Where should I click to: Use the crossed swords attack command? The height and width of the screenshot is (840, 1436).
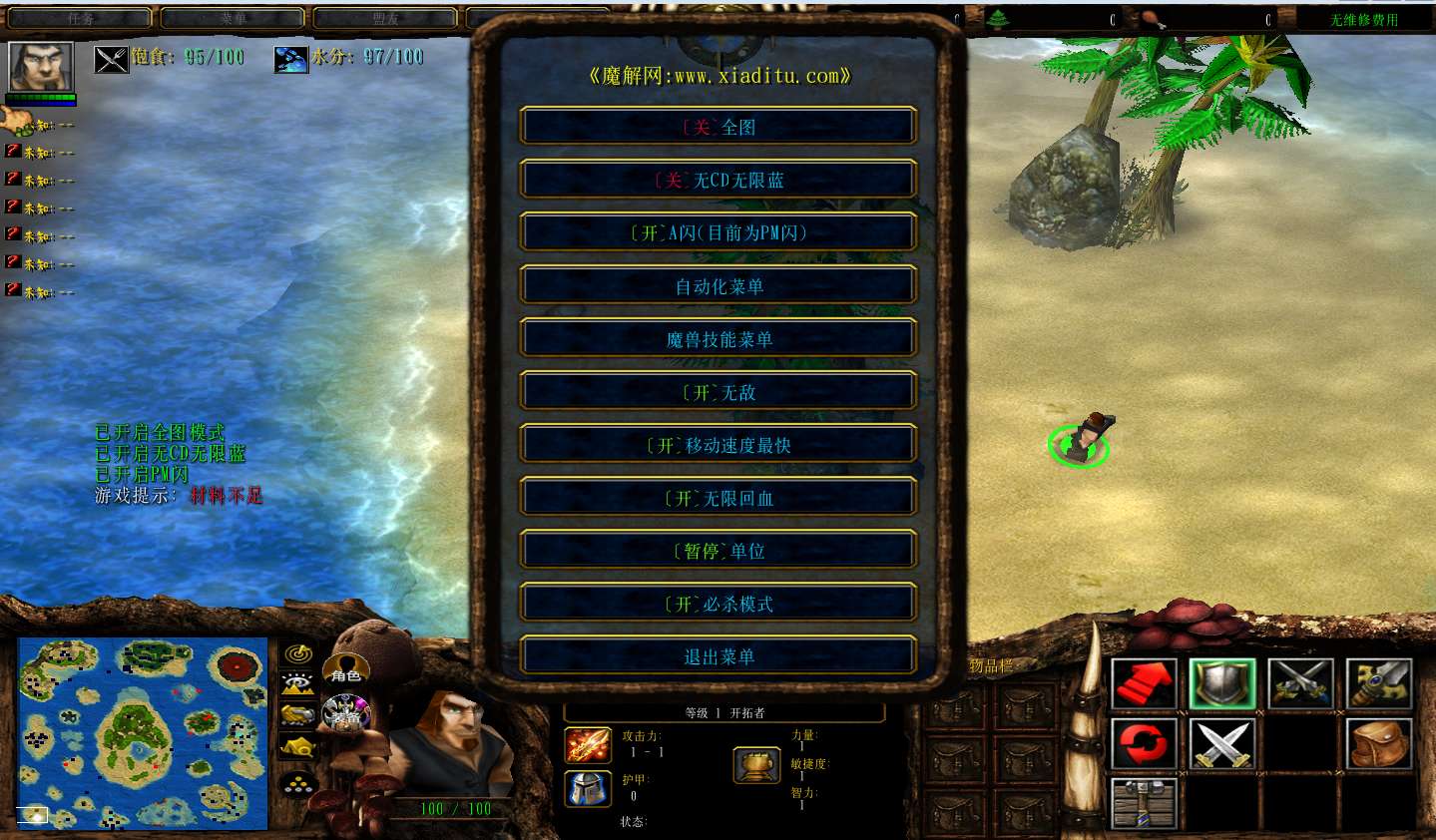pos(1222,744)
